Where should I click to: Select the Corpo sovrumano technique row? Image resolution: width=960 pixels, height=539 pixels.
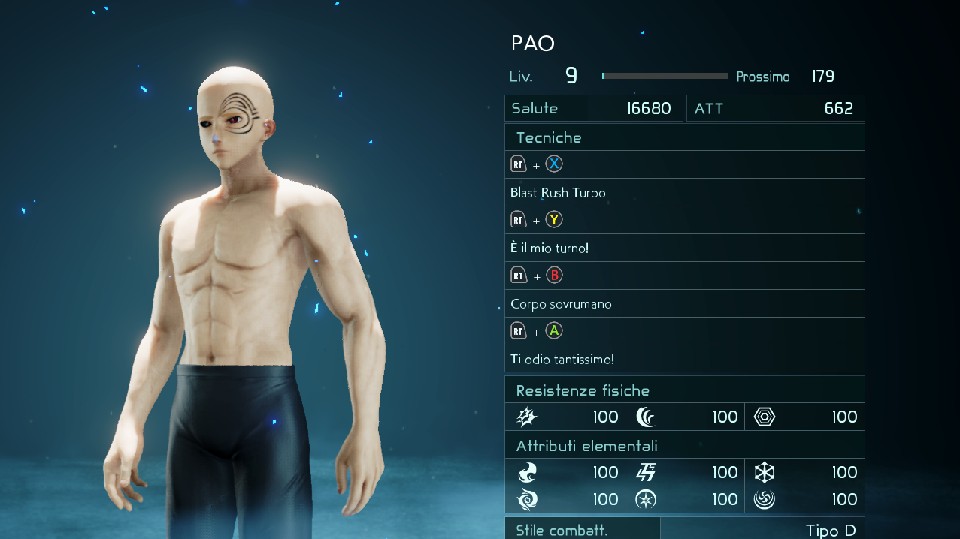(560, 303)
